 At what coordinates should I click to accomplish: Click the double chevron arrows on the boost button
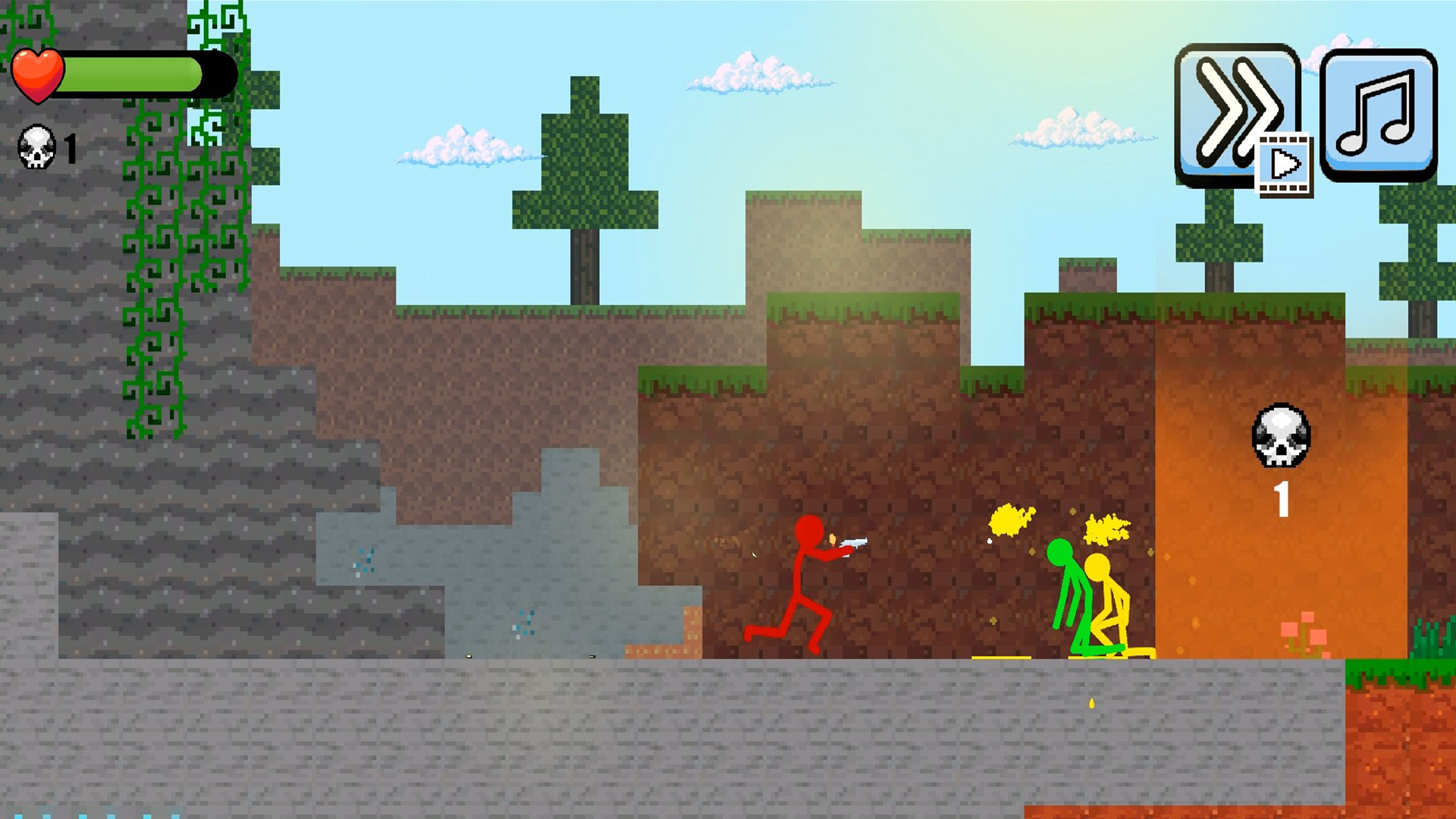[x=1235, y=112]
